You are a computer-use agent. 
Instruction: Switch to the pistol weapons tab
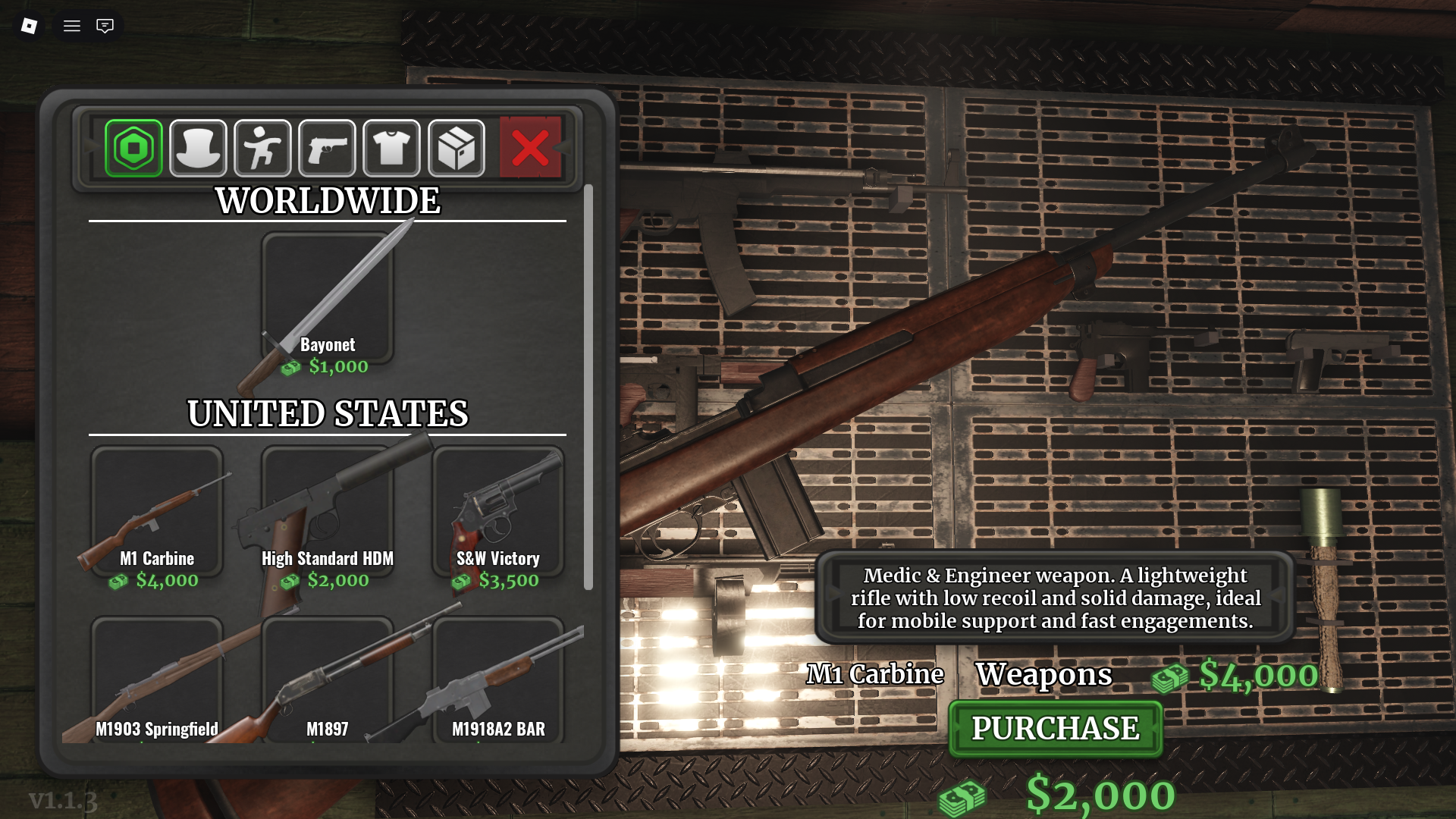pyautogui.click(x=327, y=147)
